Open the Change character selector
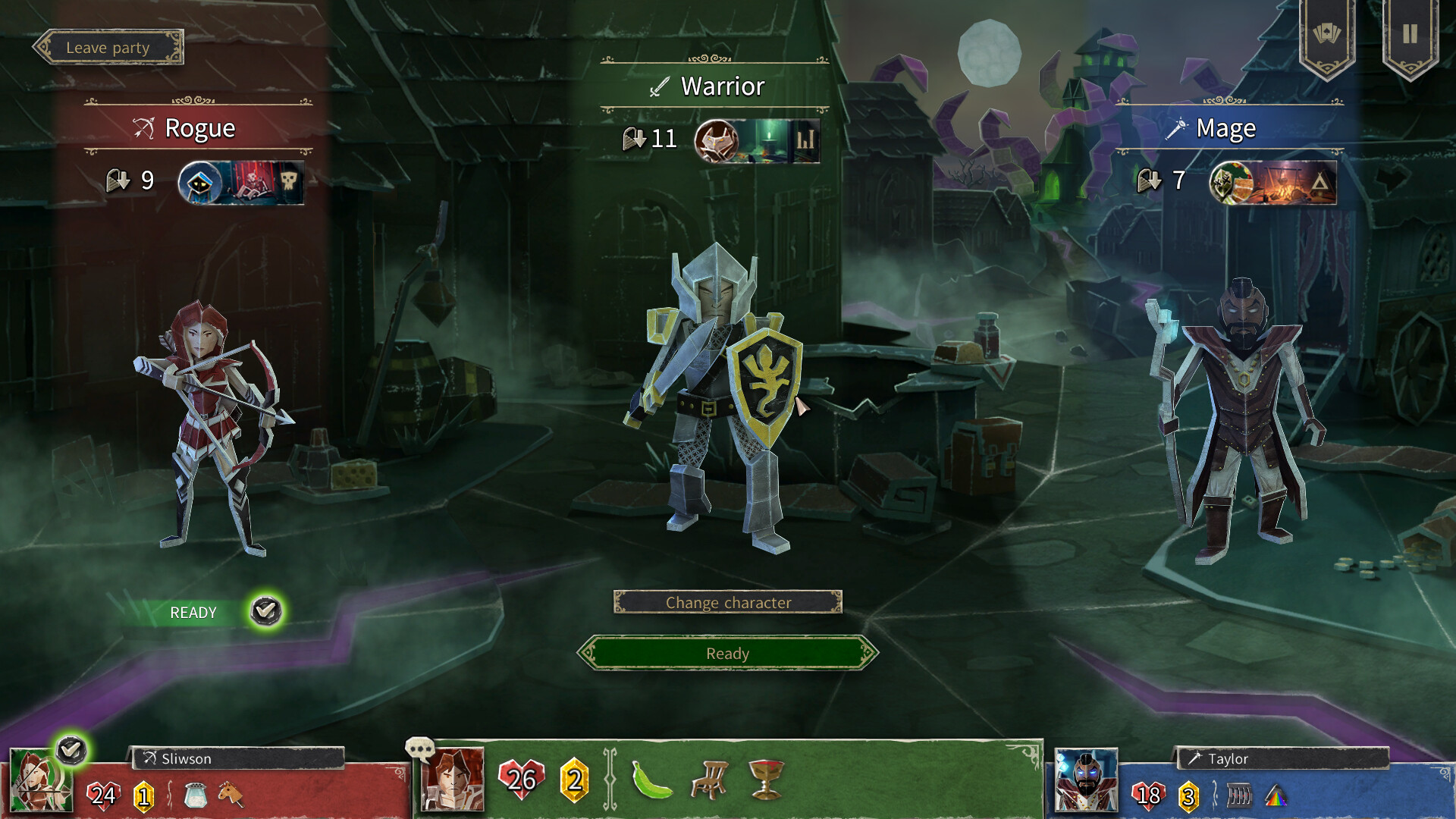 pyautogui.click(x=727, y=602)
